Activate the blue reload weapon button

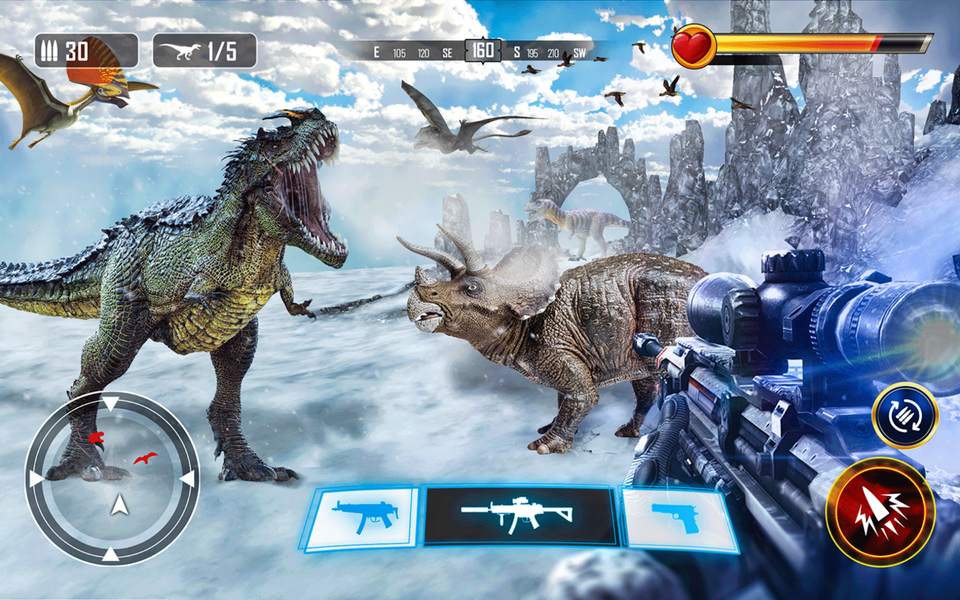coord(904,415)
